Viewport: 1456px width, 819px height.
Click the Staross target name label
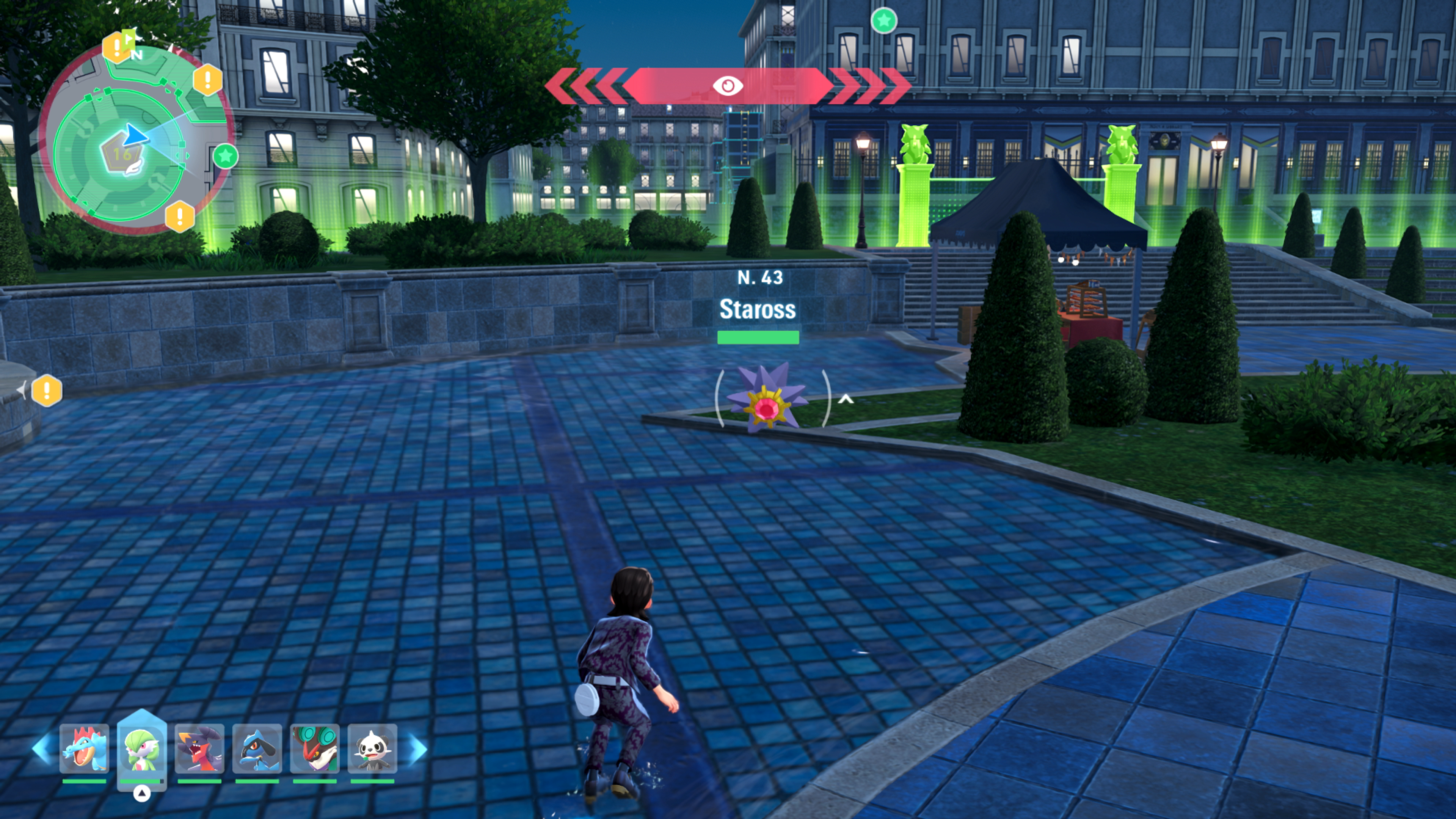point(758,309)
